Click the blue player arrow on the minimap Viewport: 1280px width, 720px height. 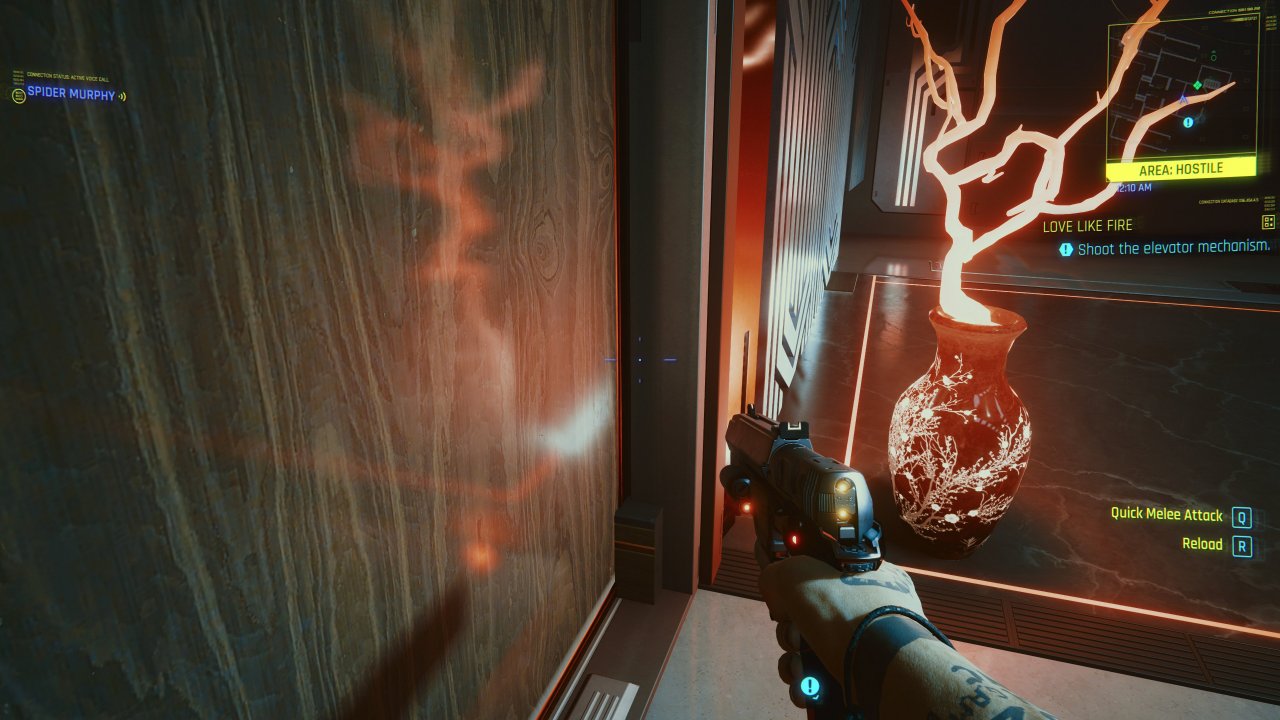click(1182, 98)
